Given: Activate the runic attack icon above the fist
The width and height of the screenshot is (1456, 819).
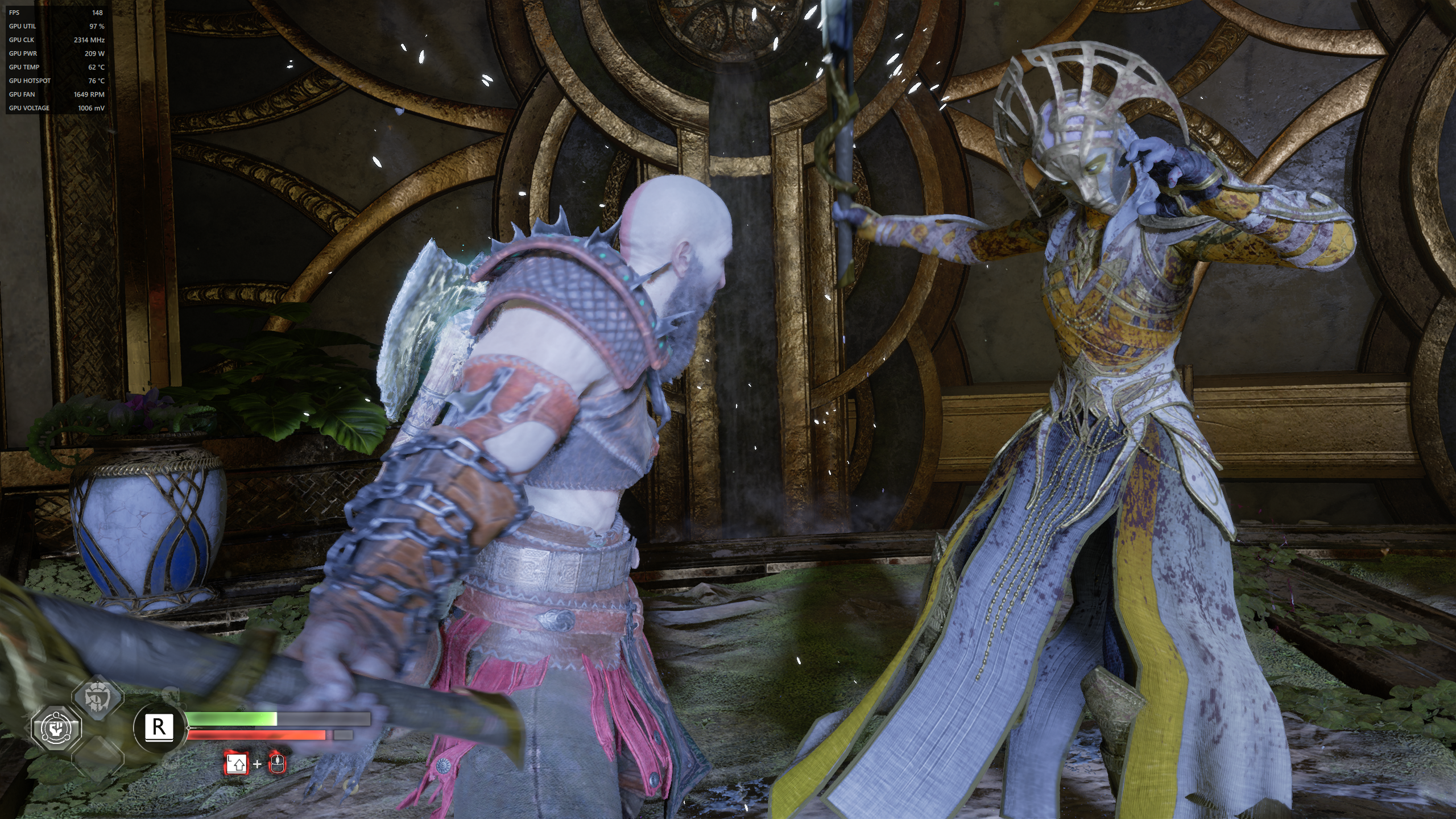Looking at the screenshot, I should [x=97, y=697].
